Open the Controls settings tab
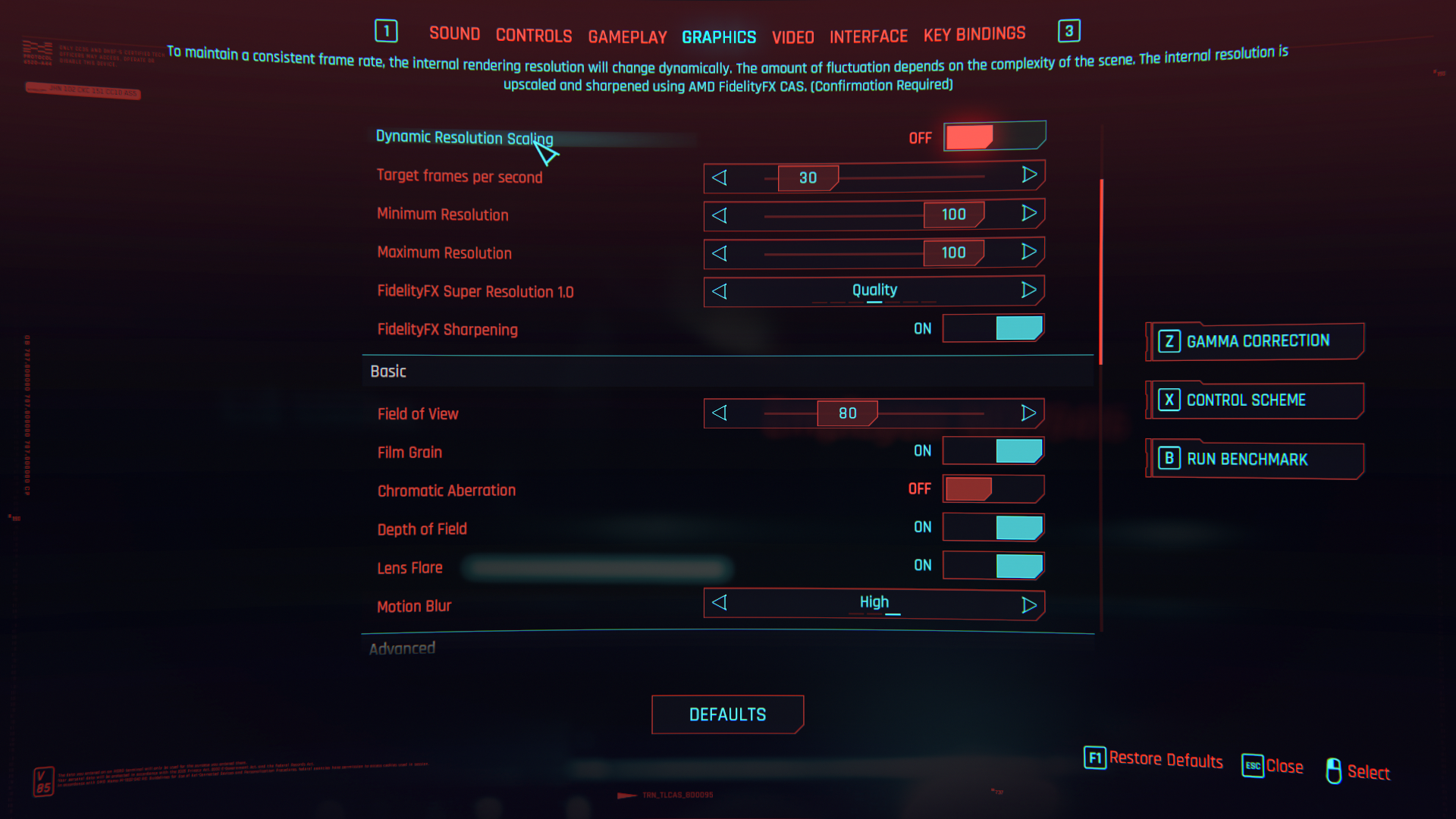This screenshot has width=1456, height=819. click(534, 36)
